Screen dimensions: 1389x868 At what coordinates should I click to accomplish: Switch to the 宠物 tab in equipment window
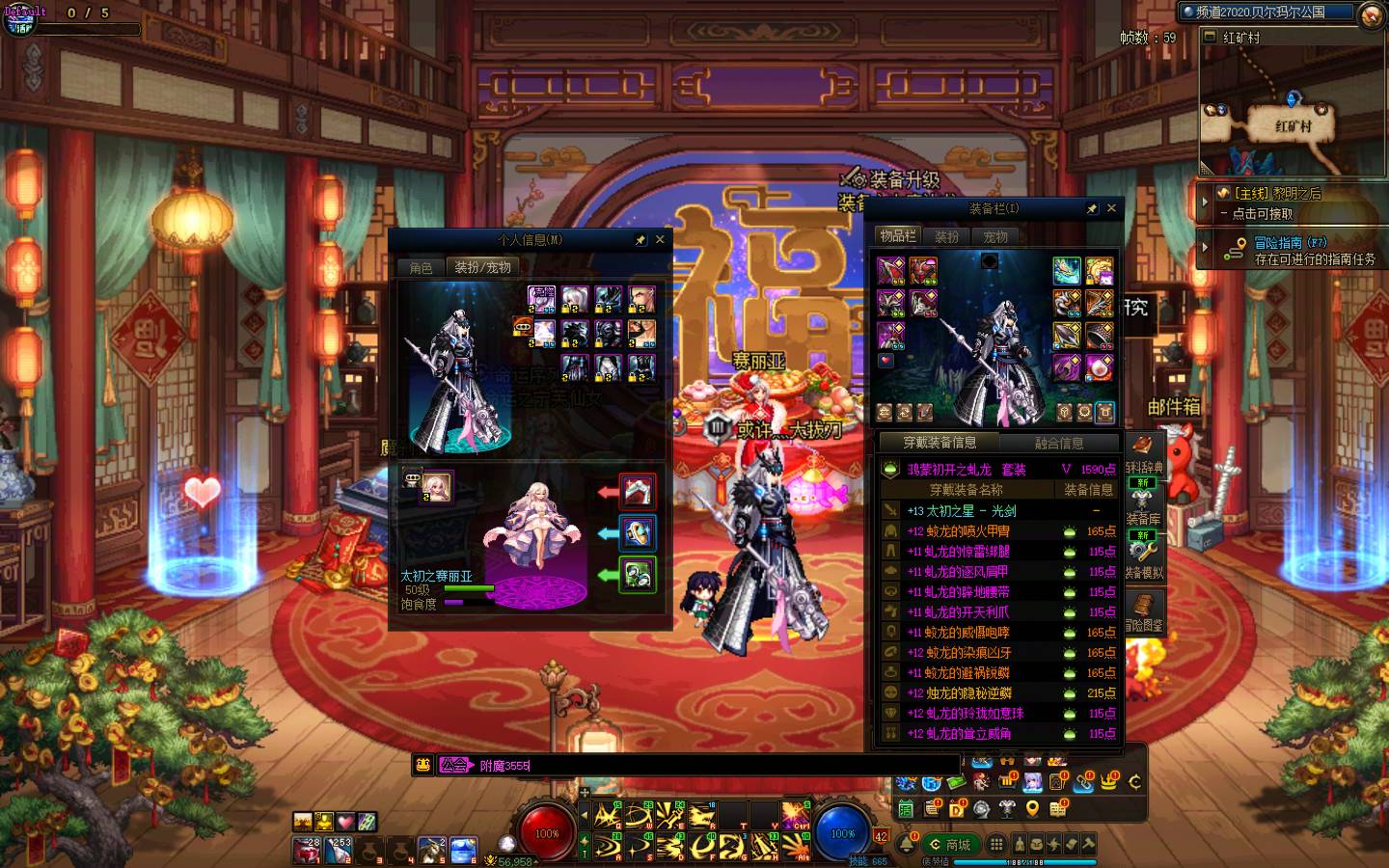point(995,236)
